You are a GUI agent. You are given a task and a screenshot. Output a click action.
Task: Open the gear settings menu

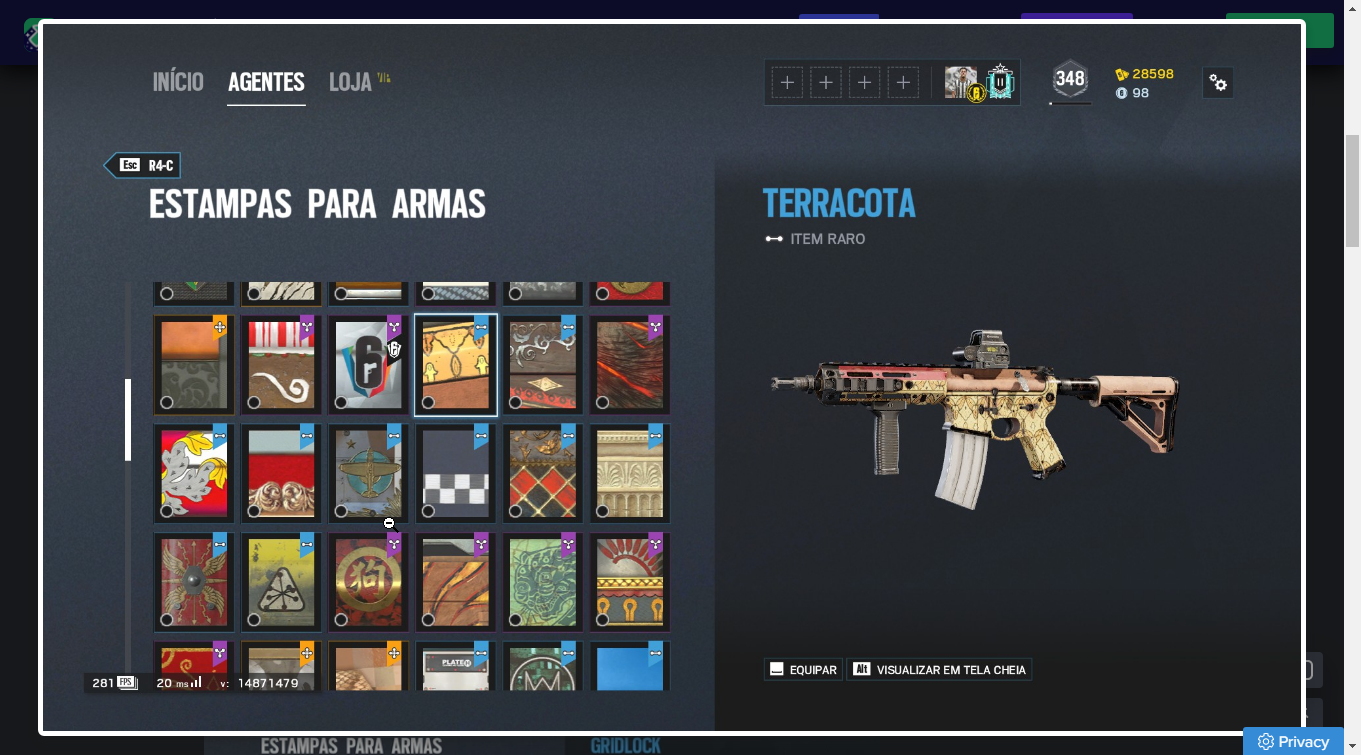click(1218, 83)
